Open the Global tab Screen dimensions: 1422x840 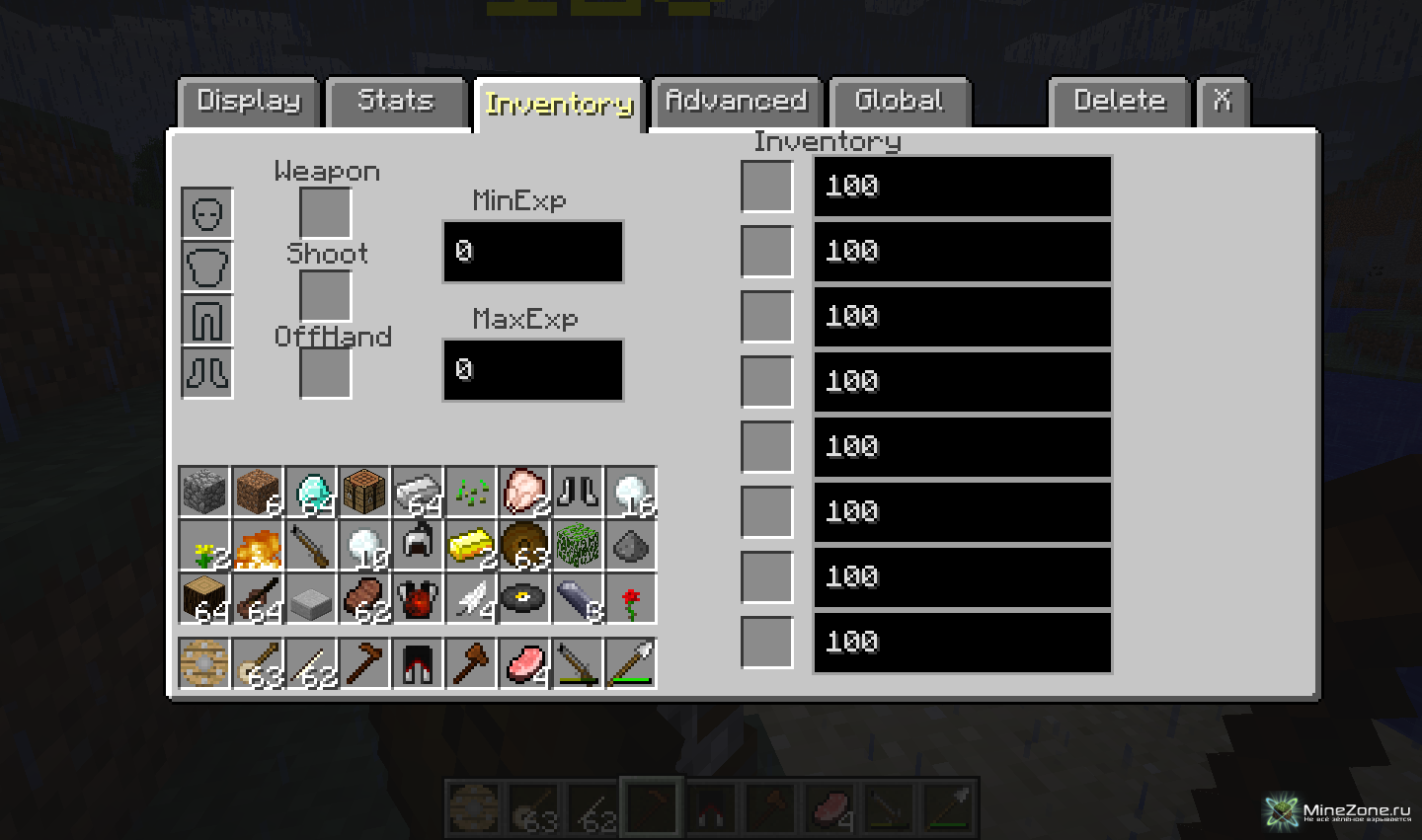[900, 102]
